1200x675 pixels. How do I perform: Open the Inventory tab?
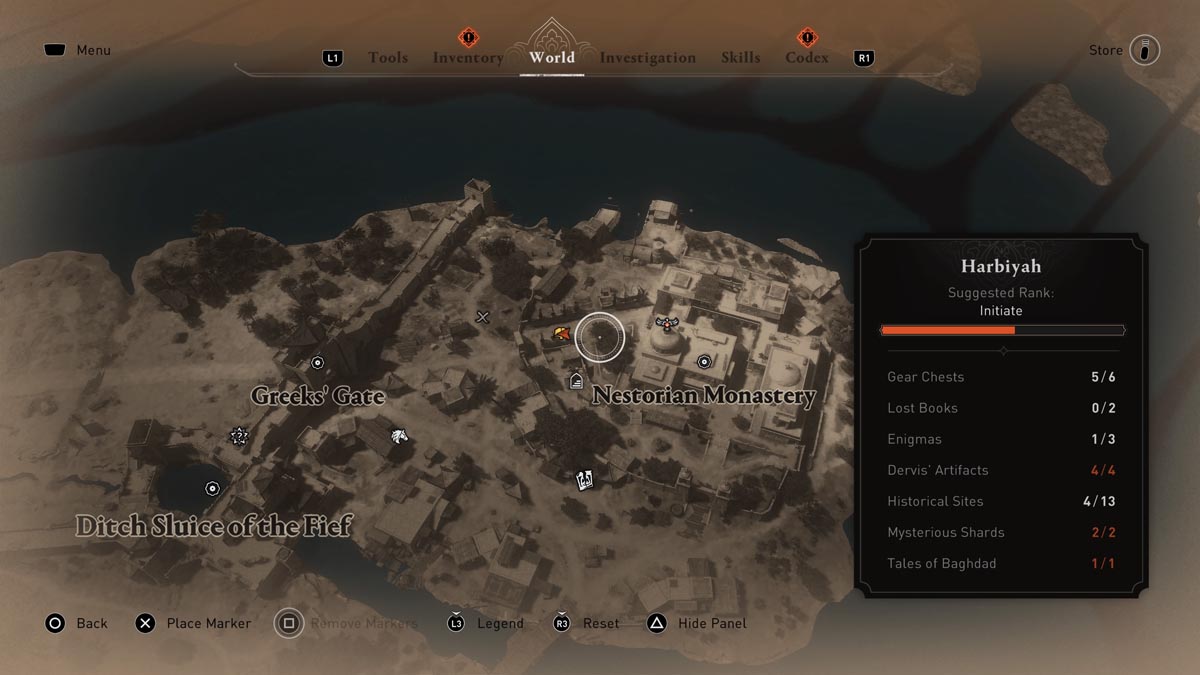(468, 58)
